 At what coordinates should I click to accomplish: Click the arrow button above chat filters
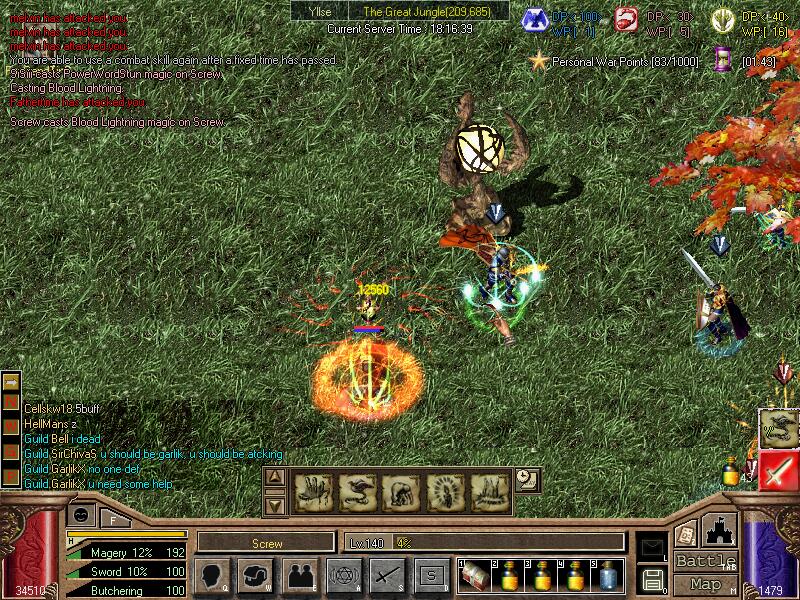(12, 382)
